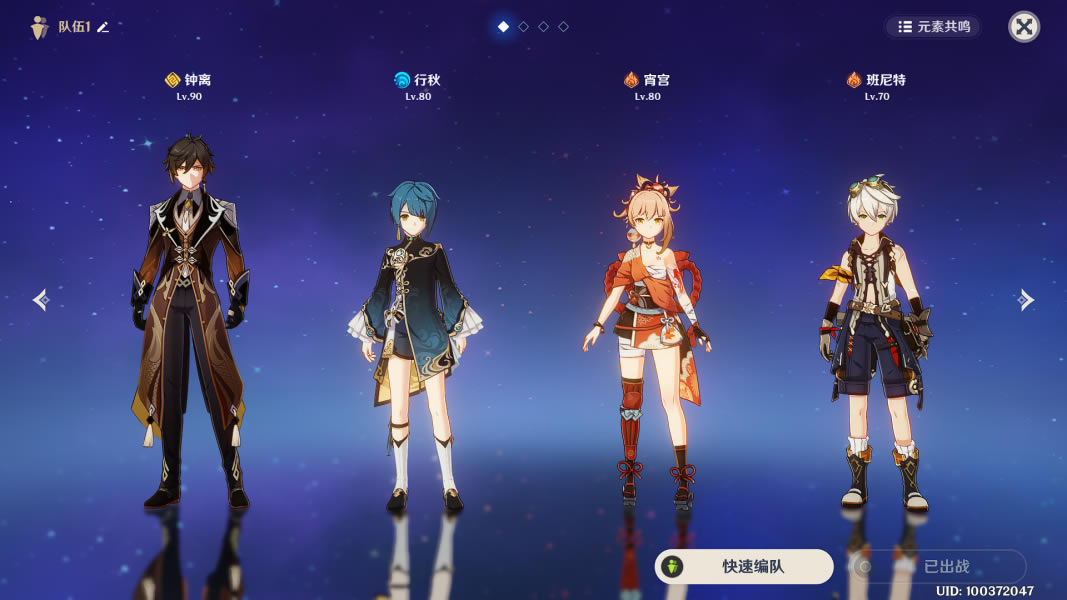The width and height of the screenshot is (1067, 600).
Task: Jump to the third team page dot
Action: click(543, 27)
